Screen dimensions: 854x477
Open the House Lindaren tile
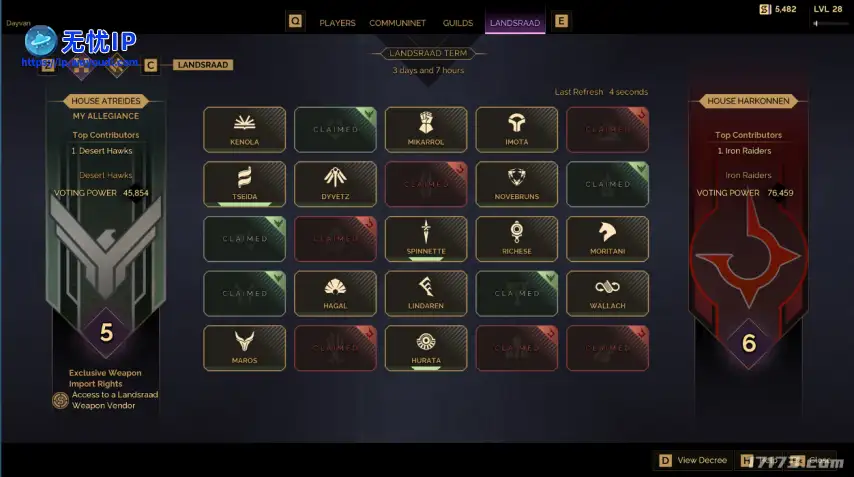pos(426,293)
